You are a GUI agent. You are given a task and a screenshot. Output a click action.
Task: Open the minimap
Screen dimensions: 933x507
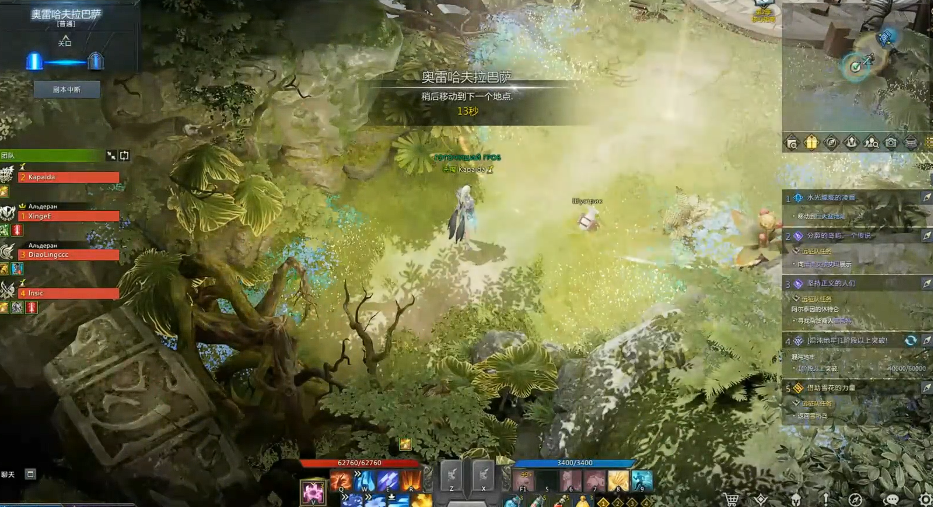tap(857, 66)
